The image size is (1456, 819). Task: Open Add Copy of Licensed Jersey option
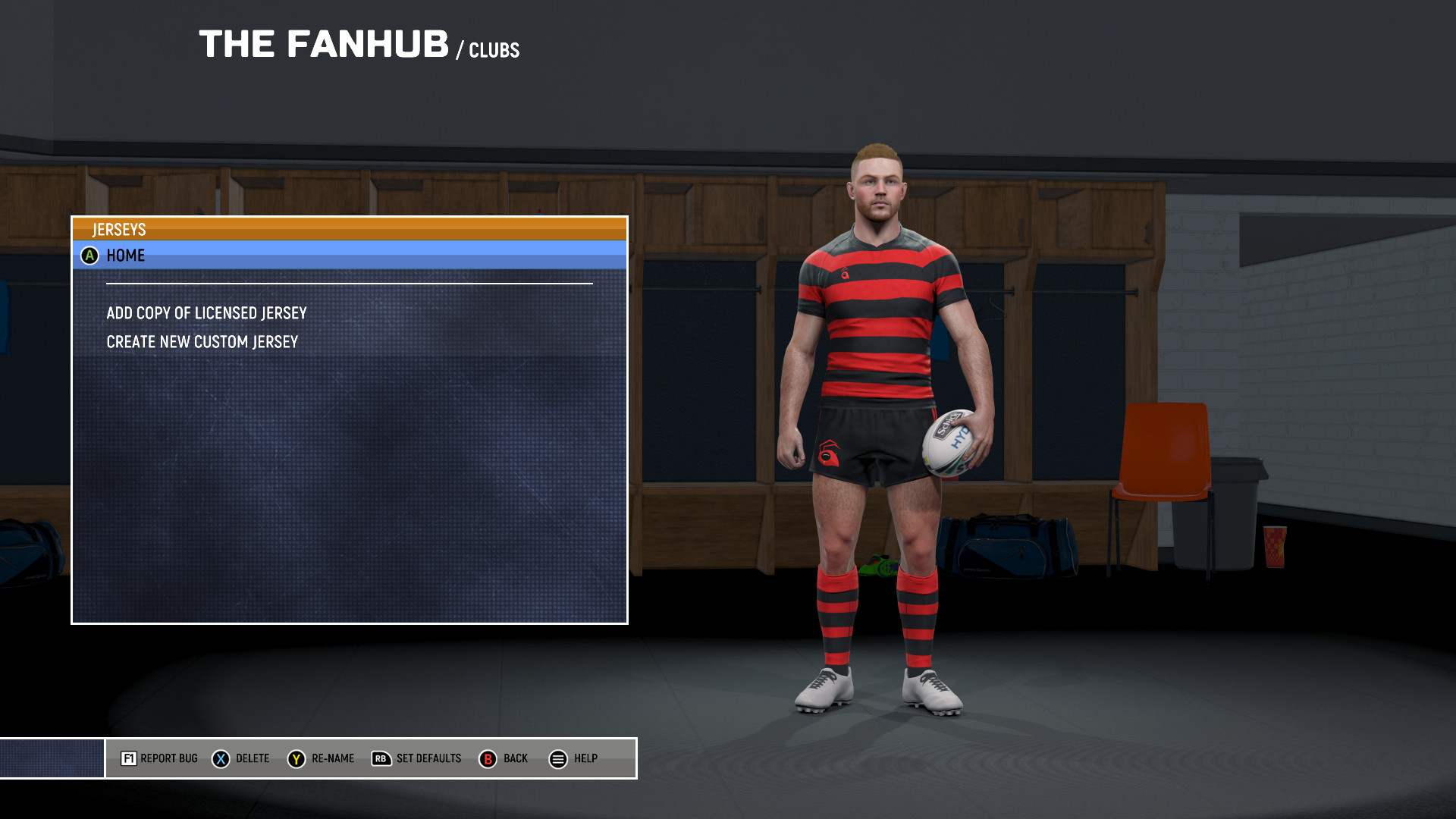point(206,312)
